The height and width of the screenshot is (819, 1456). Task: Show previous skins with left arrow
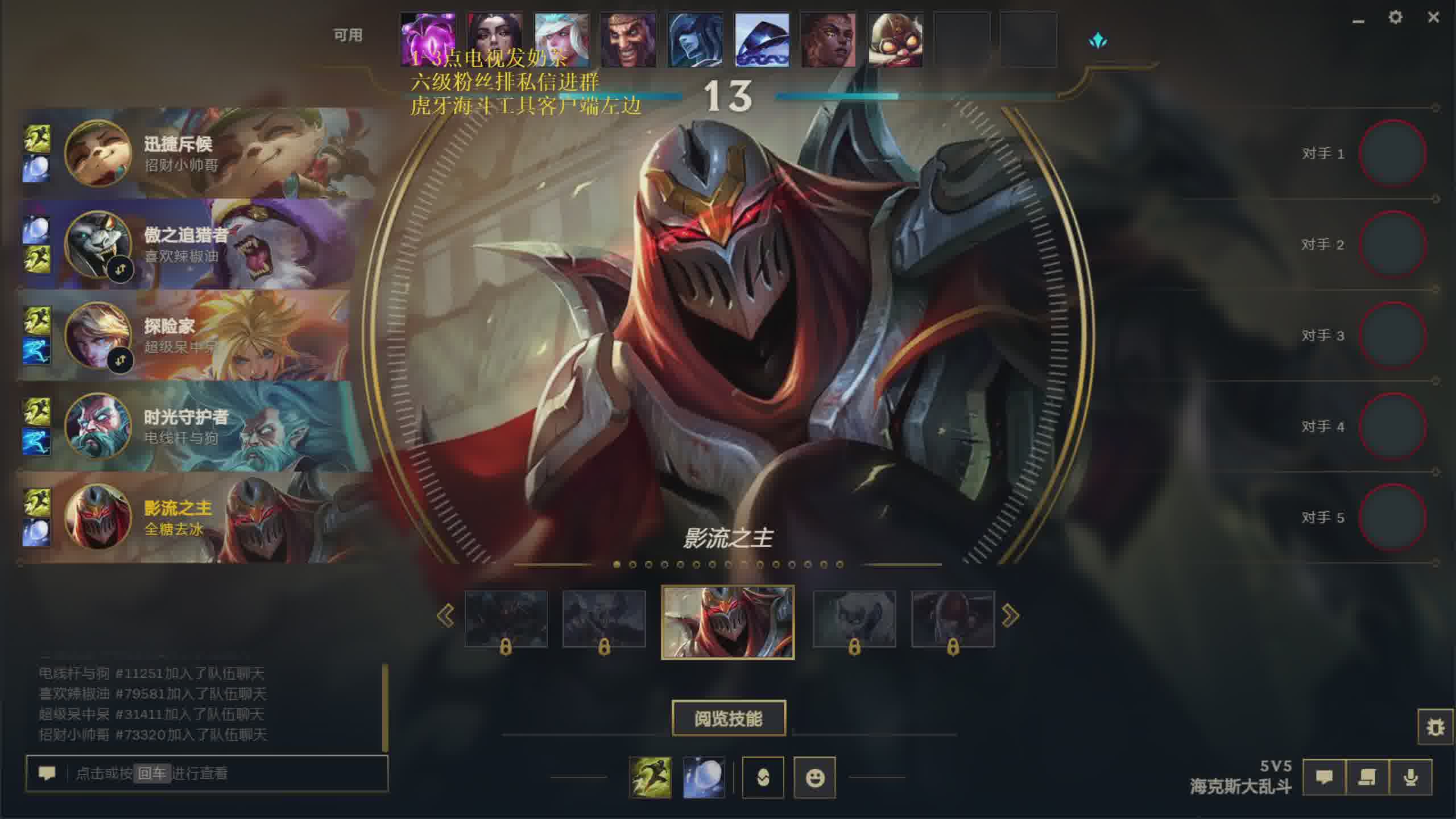pos(445,615)
